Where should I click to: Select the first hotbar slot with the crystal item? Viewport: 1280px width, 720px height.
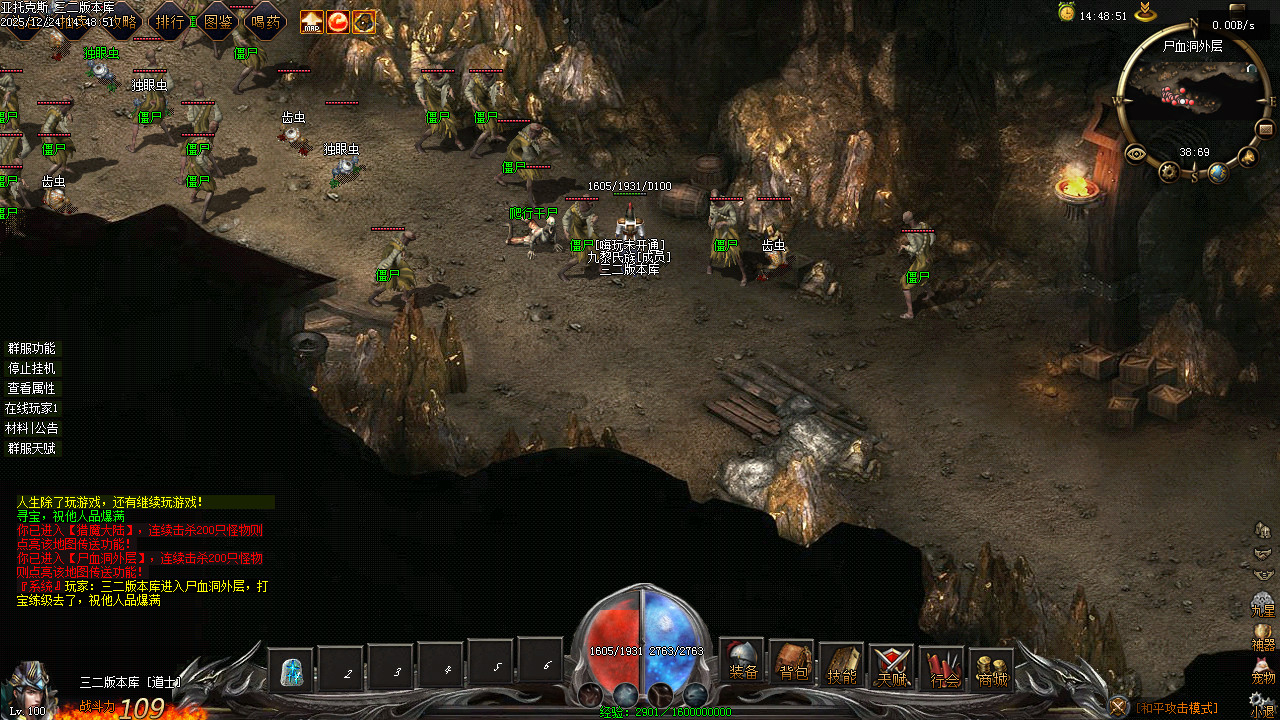click(291, 670)
